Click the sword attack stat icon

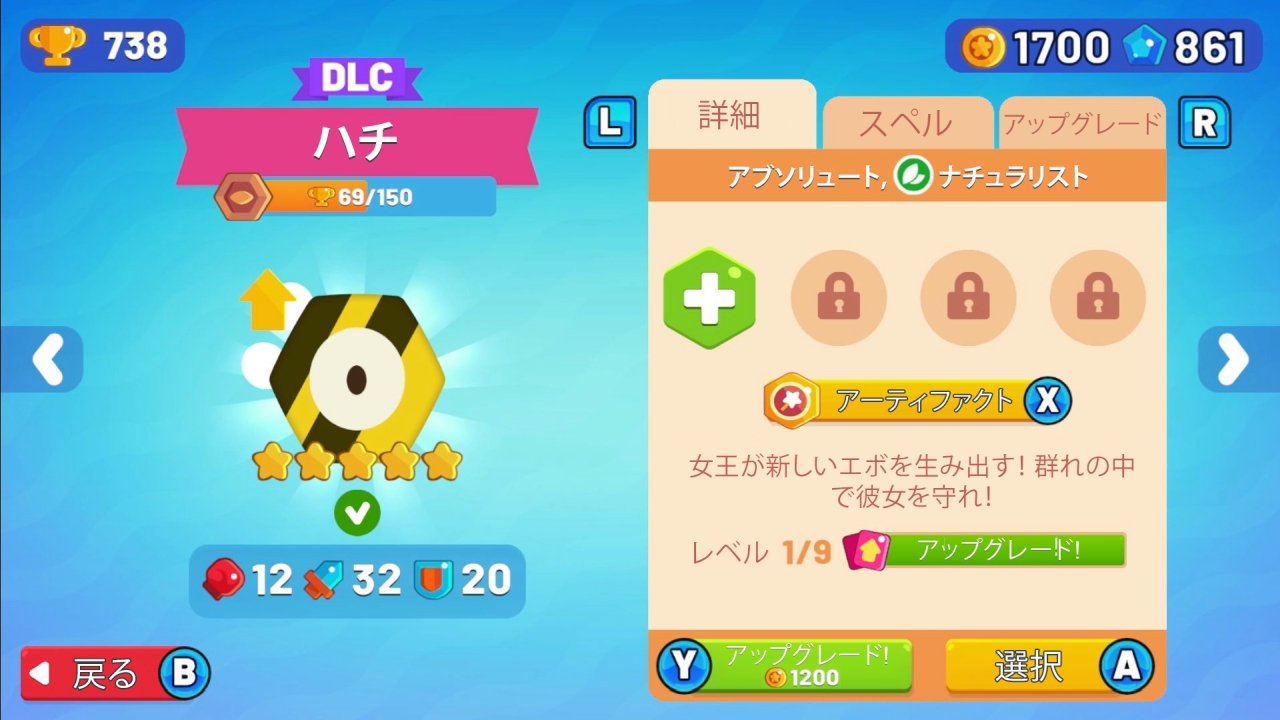tap(320, 578)
